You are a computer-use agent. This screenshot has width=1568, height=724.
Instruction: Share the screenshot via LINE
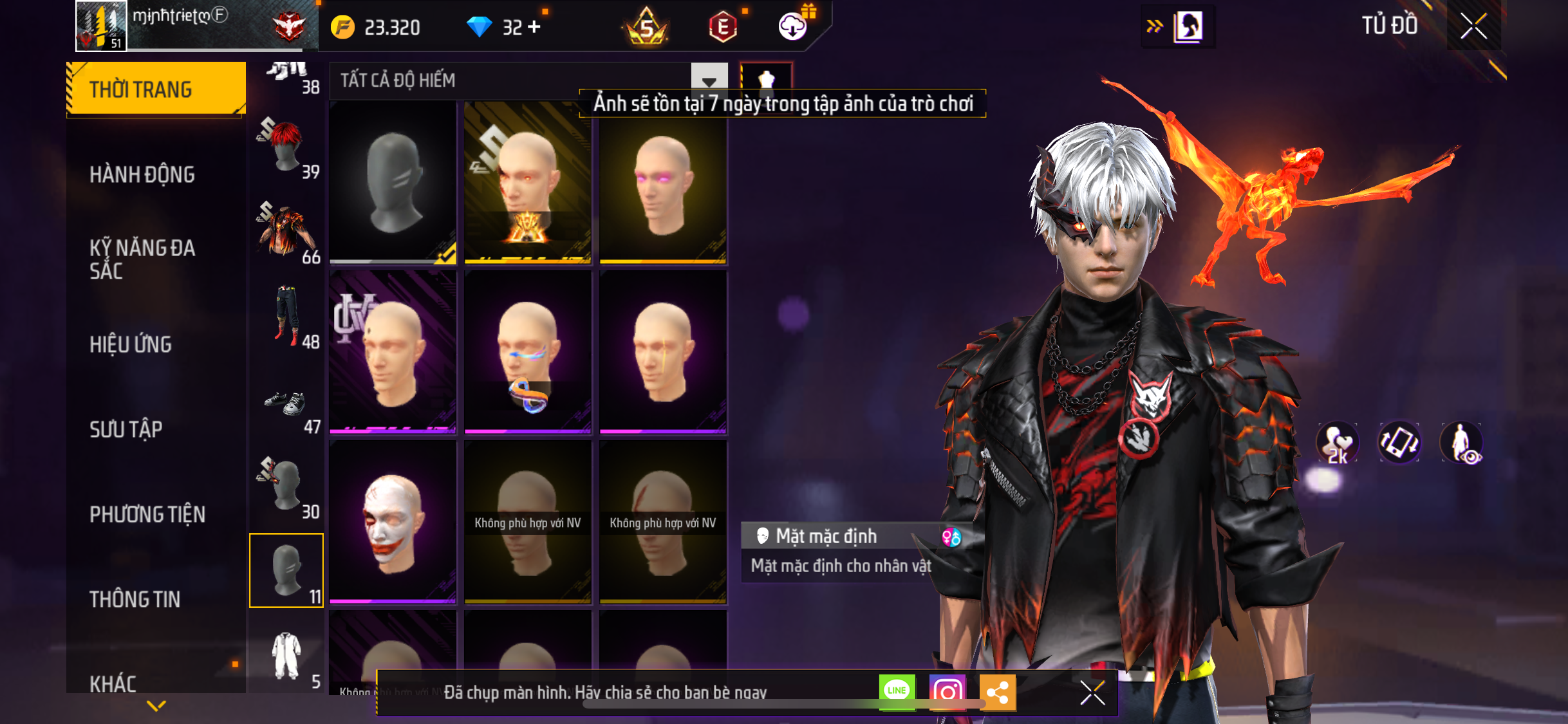tap(897, 692)
